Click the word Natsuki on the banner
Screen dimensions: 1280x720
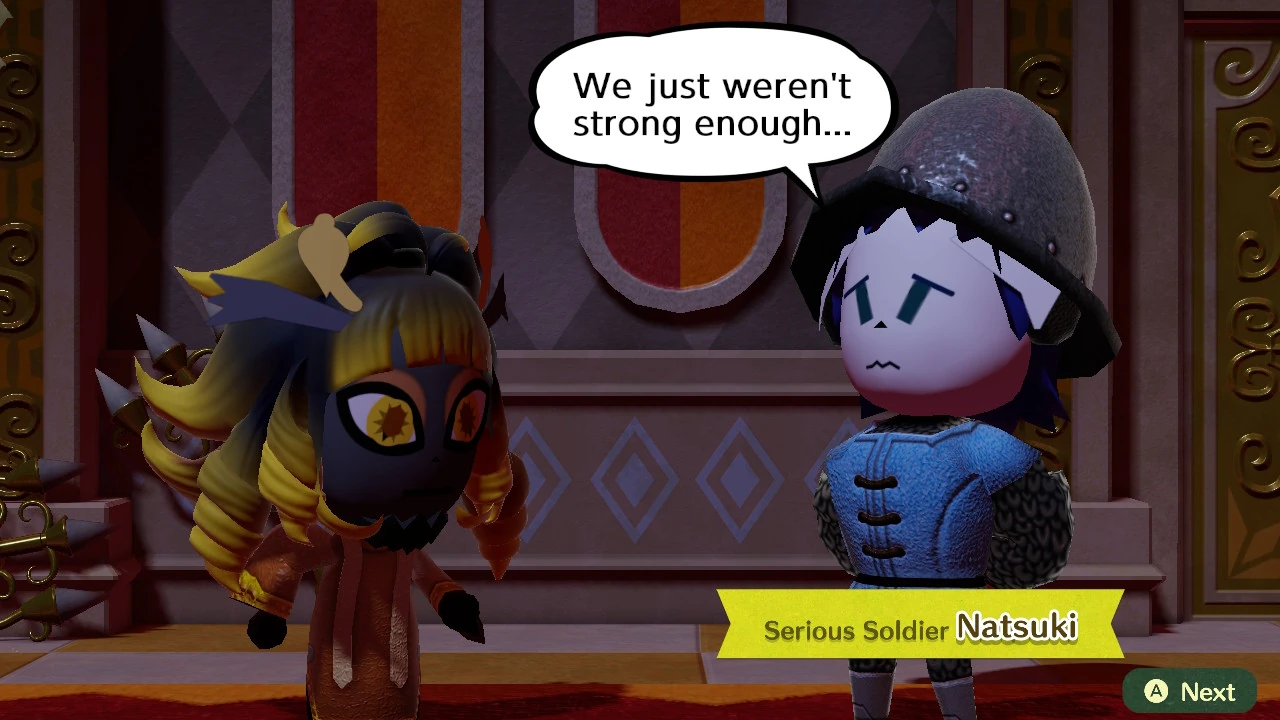(x=1020, y=628)
